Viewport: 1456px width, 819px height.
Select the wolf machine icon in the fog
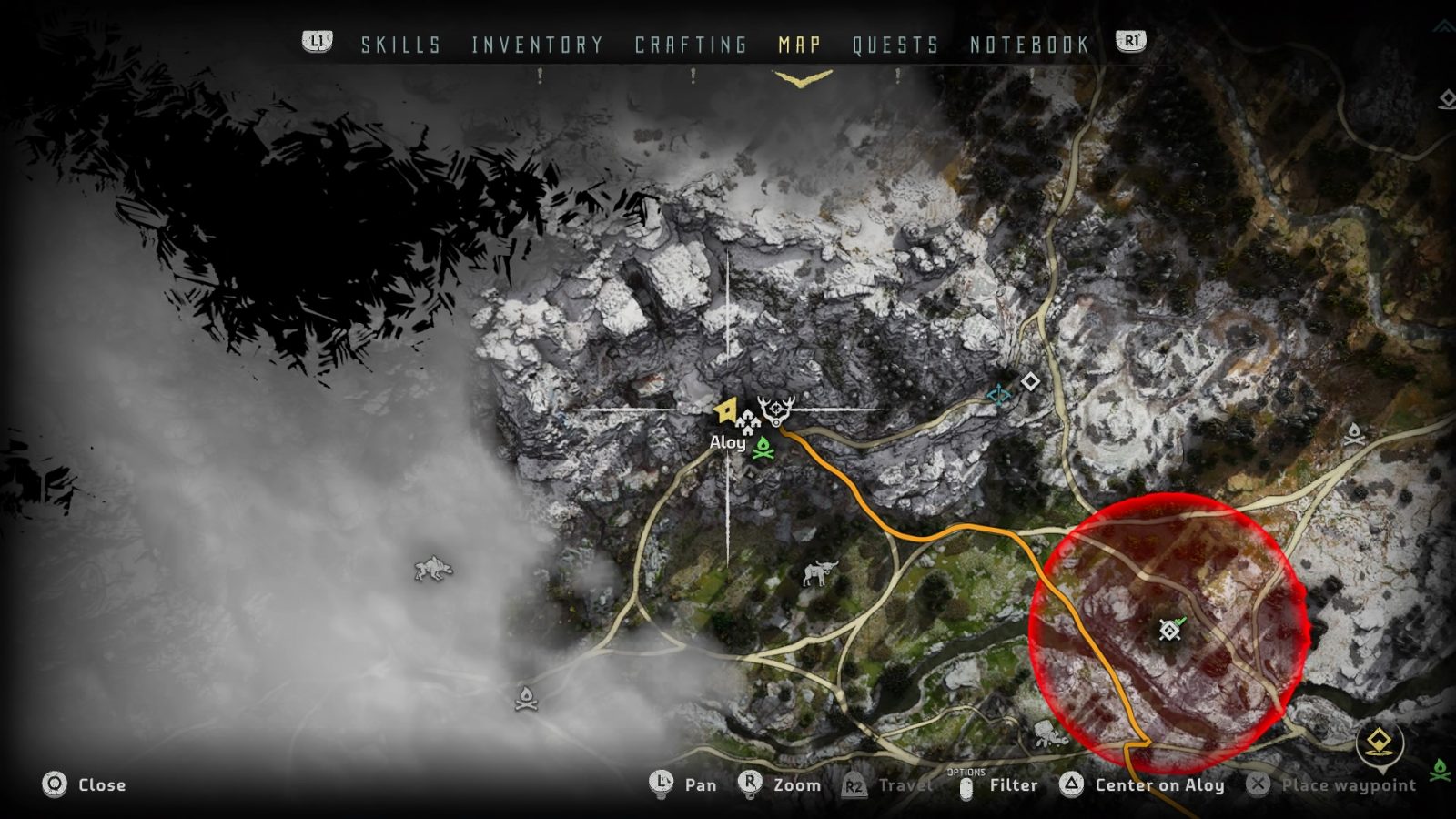(432, 566)
